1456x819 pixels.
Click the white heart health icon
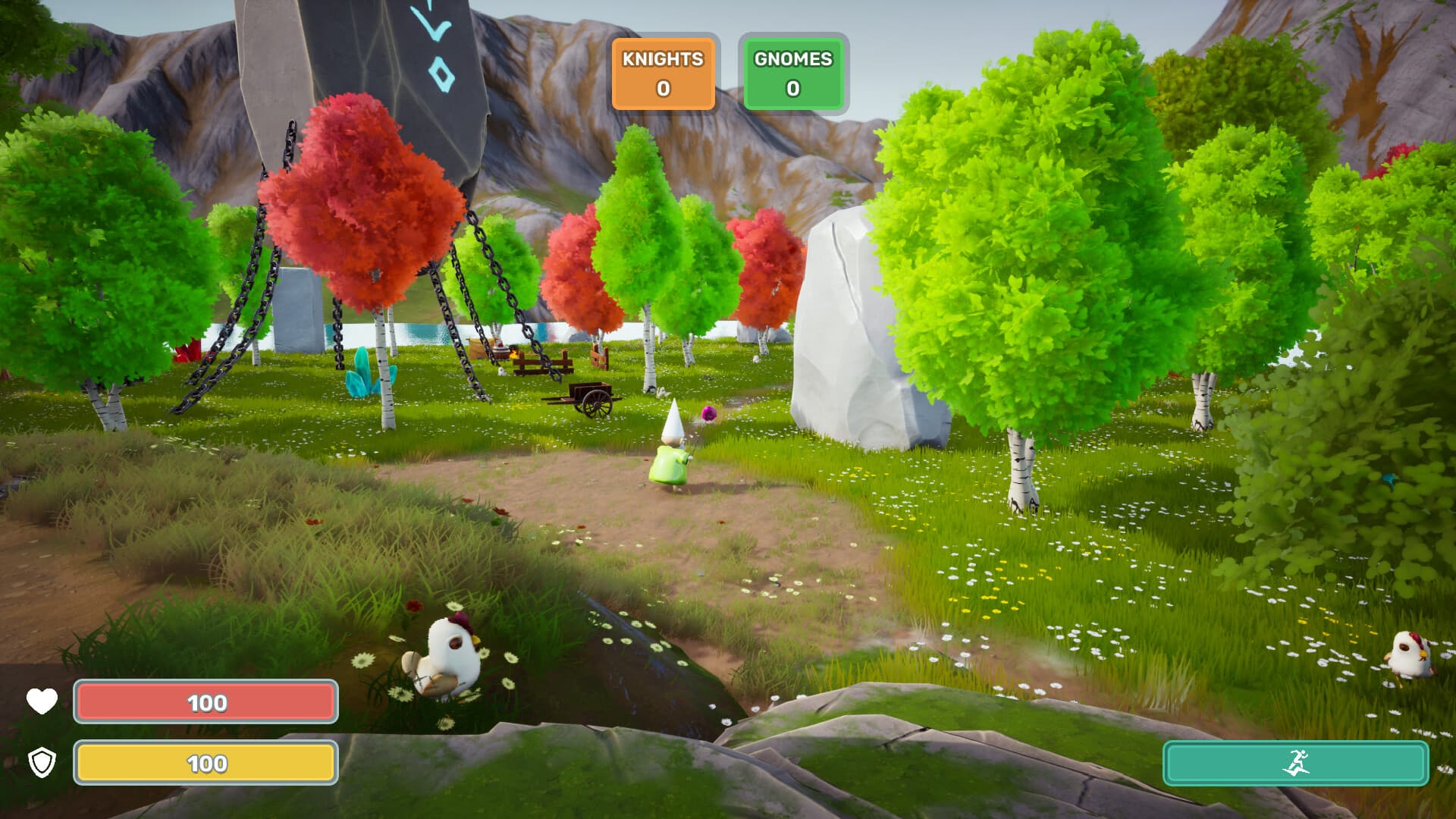(41, 701)
